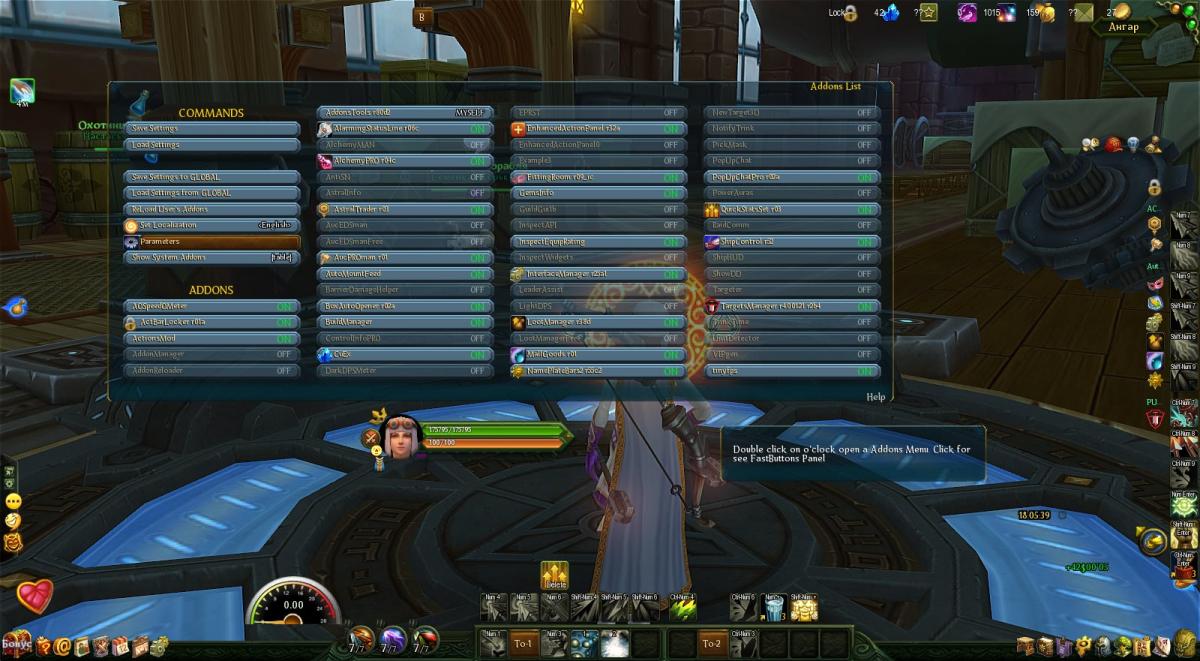The image size is (1200, 661).
Task: Disable the QuickStatsSet addon
Action: pos(863,210)
